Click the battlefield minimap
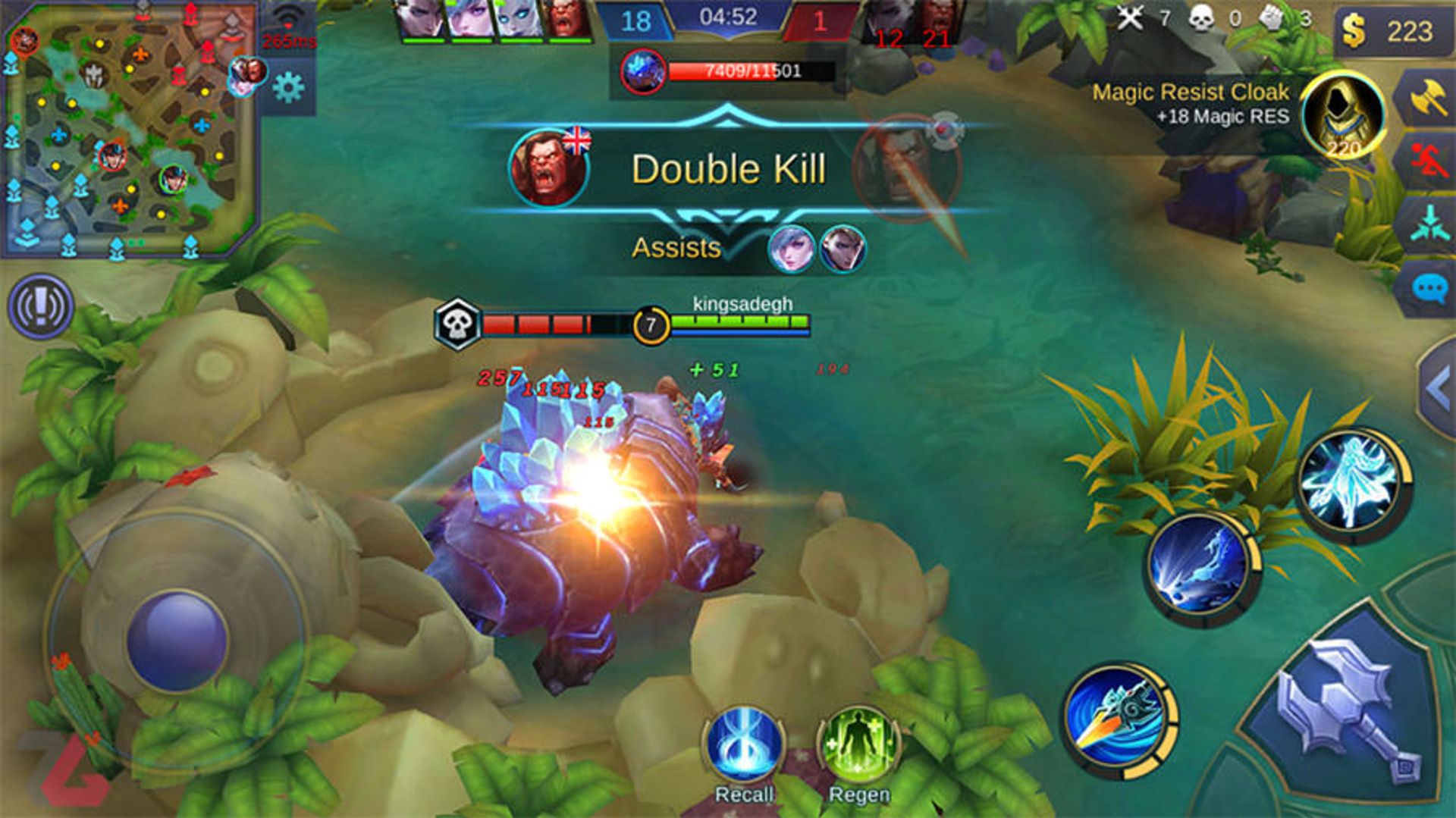The height and width of the screenshot is (818, 1456). tap(129, 129)
